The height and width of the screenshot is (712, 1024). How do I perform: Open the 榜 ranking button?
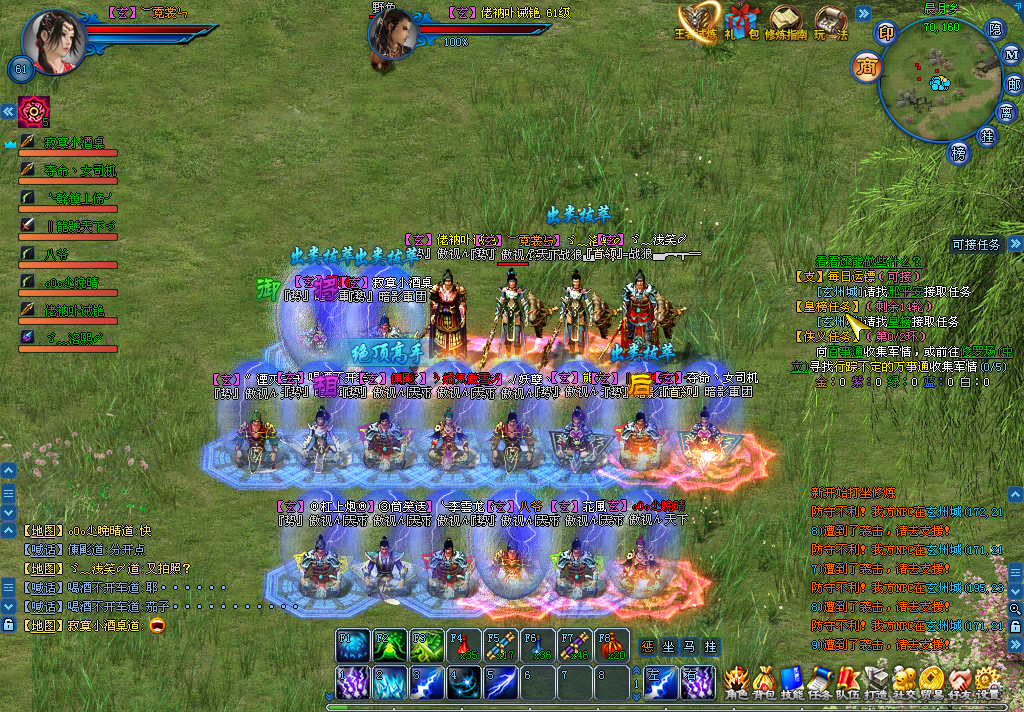point(960,152)
